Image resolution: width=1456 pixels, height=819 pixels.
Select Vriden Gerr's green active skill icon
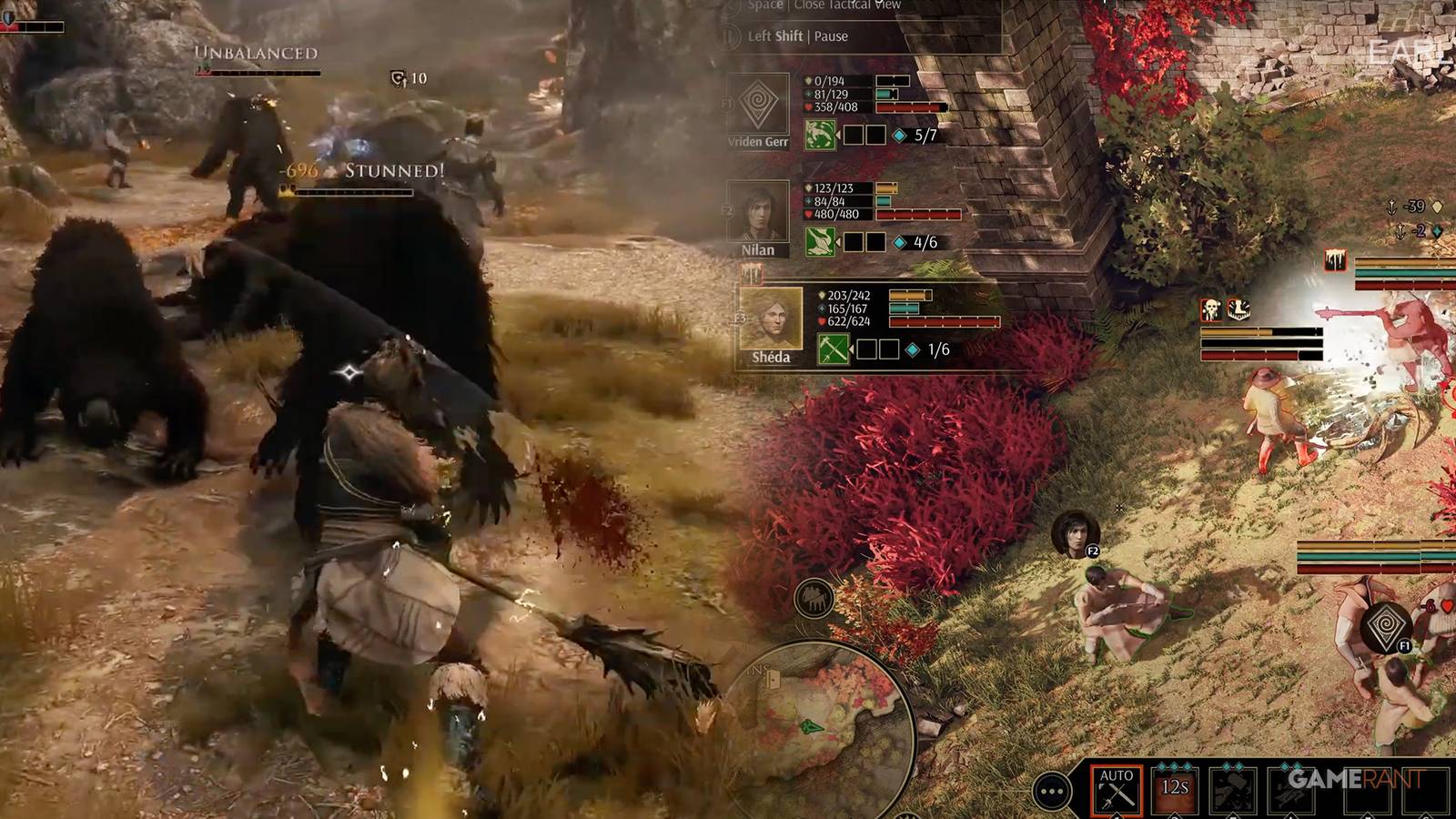(821, 135)
